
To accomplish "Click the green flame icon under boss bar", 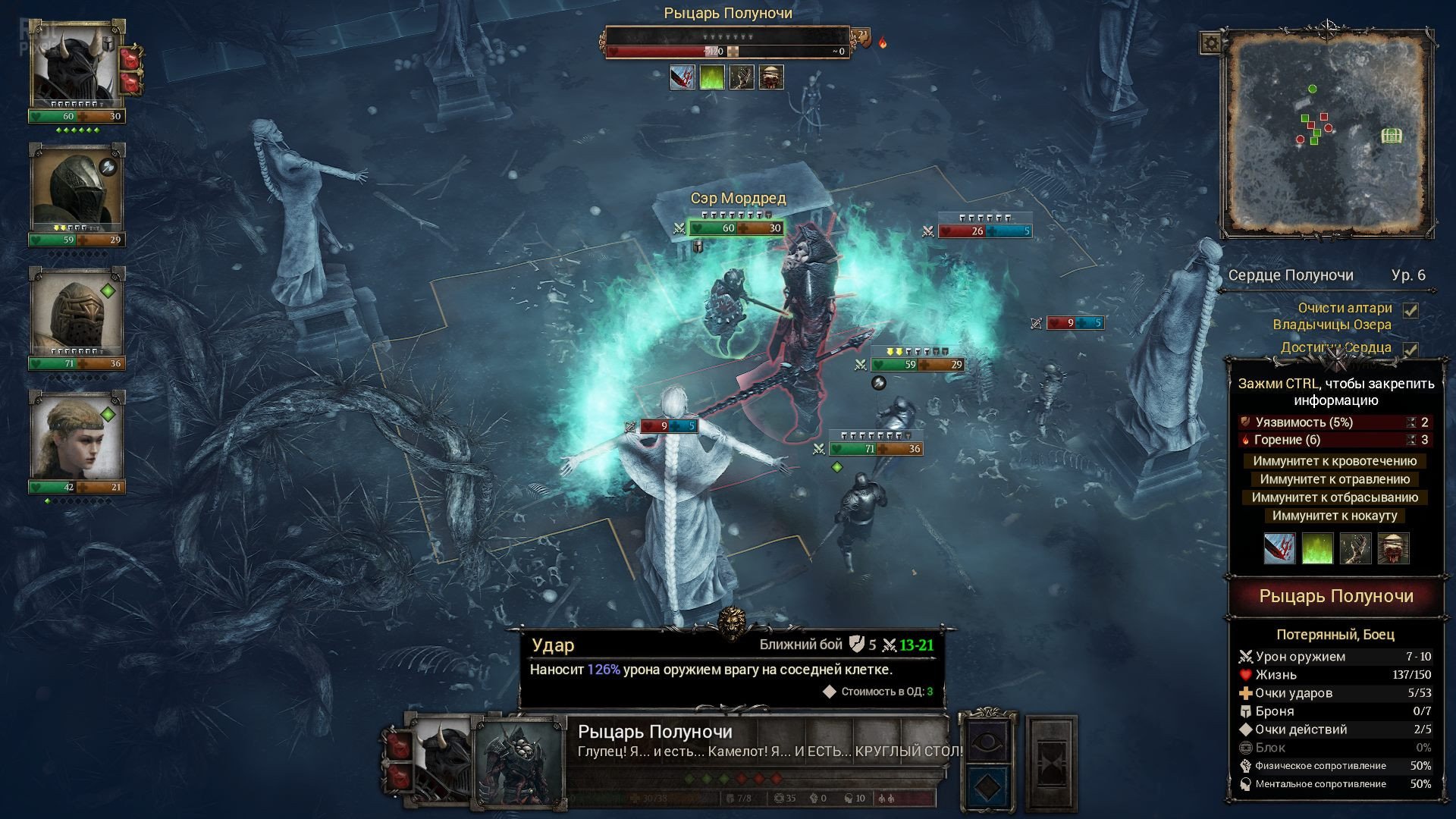I will pyautogui.click(x=711, y=77).
